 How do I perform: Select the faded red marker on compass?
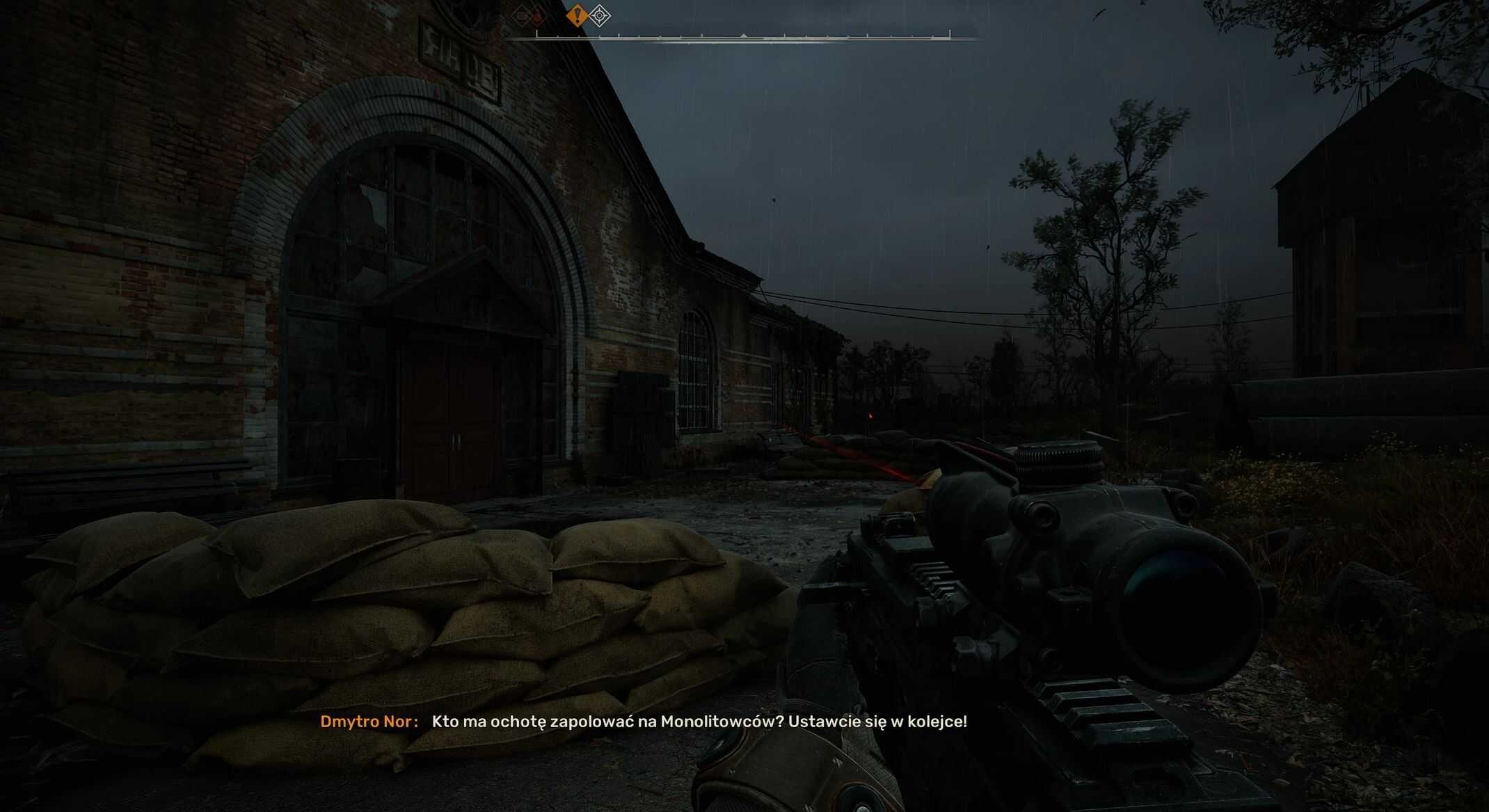[x=538, y=15]
